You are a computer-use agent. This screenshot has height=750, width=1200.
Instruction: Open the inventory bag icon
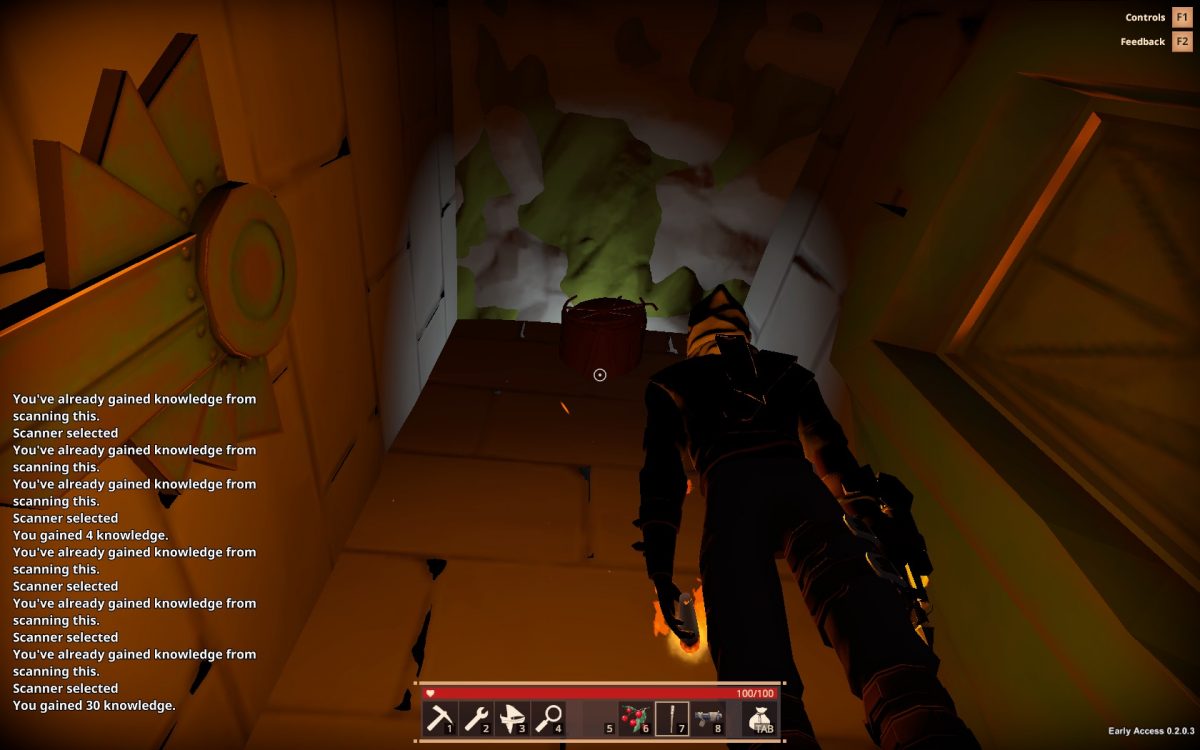[760, 718]
